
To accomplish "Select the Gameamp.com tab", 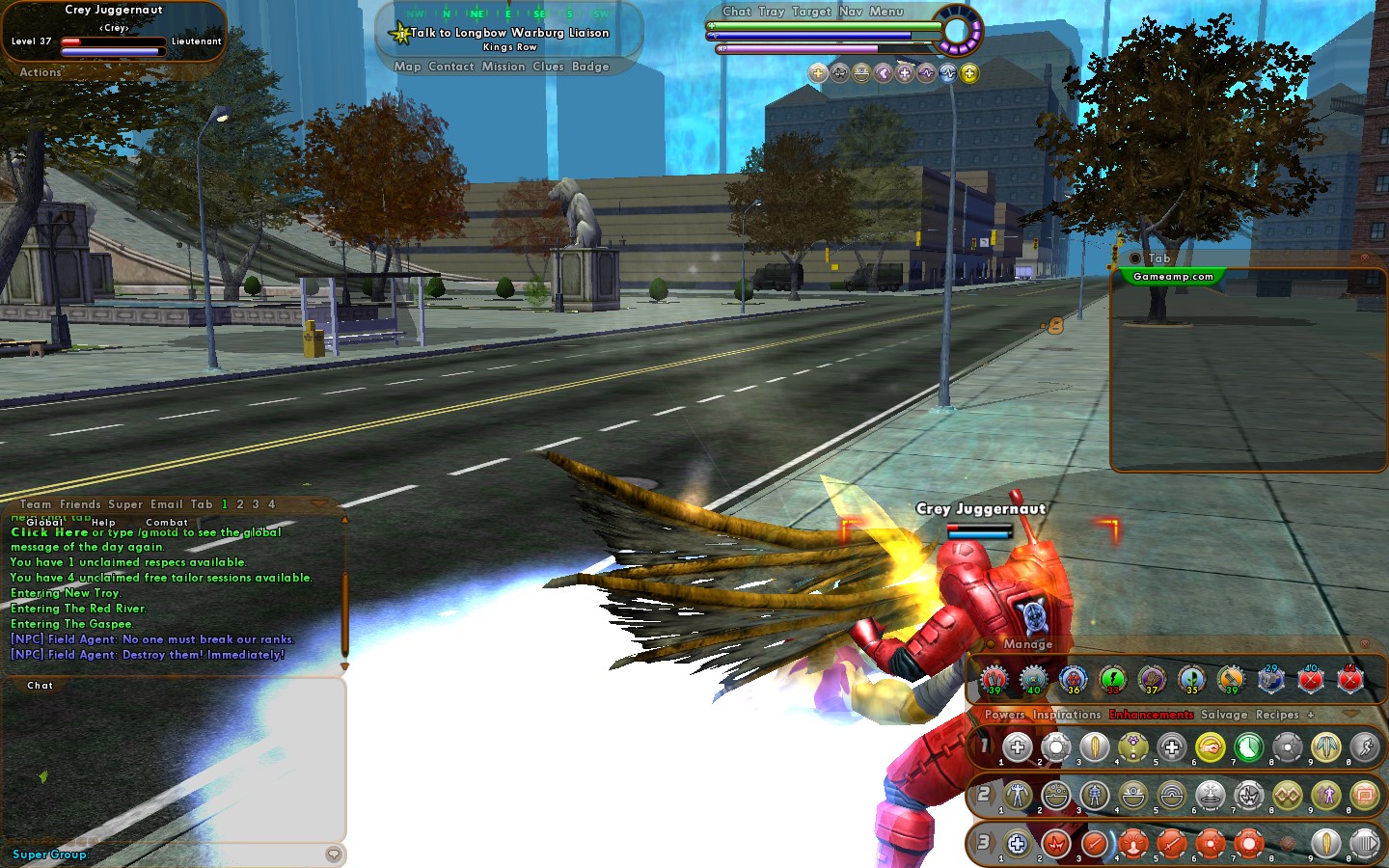I will click(x=1173, y=277).
